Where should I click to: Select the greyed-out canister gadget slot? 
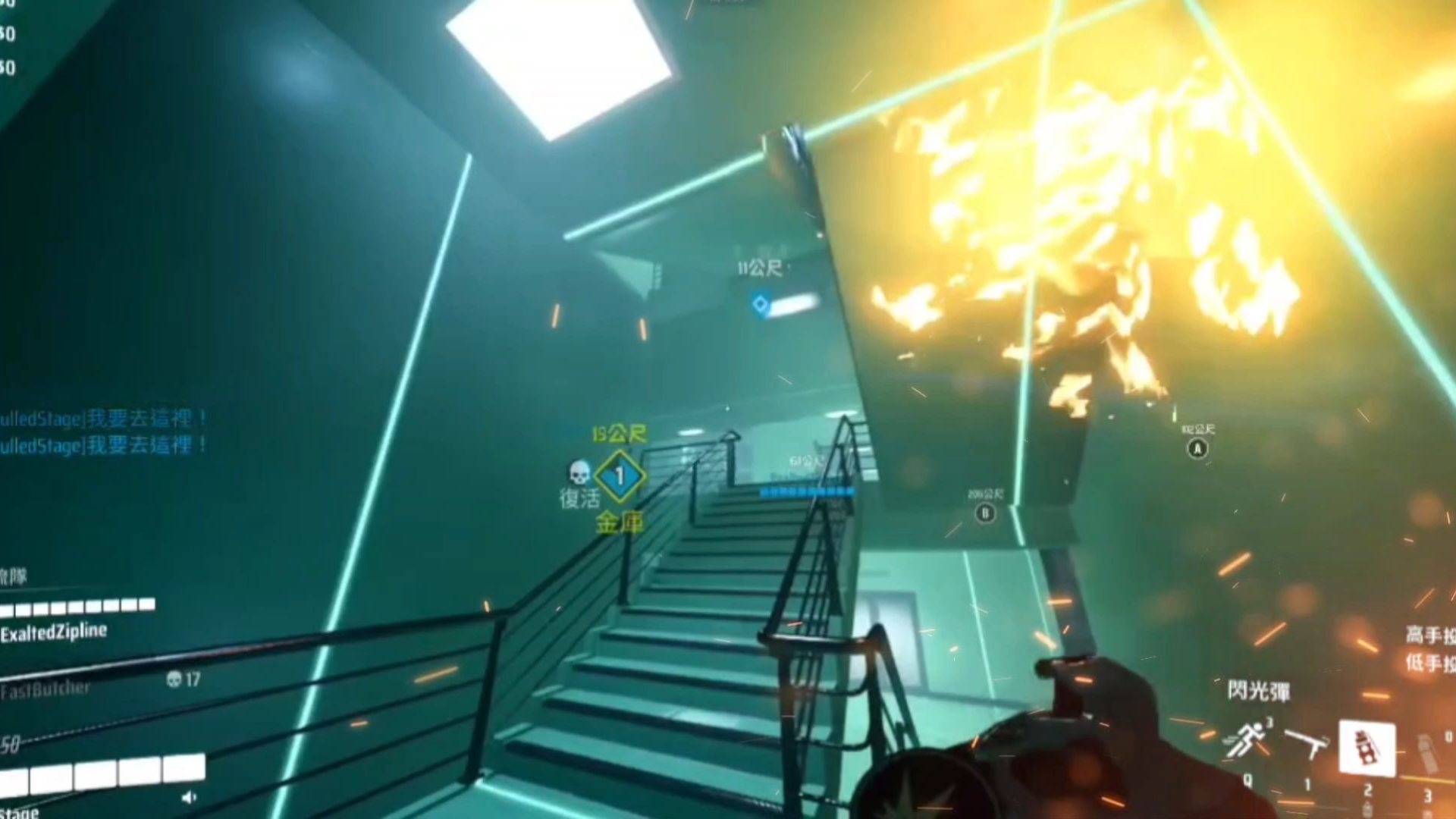(x=1428, y=751)
